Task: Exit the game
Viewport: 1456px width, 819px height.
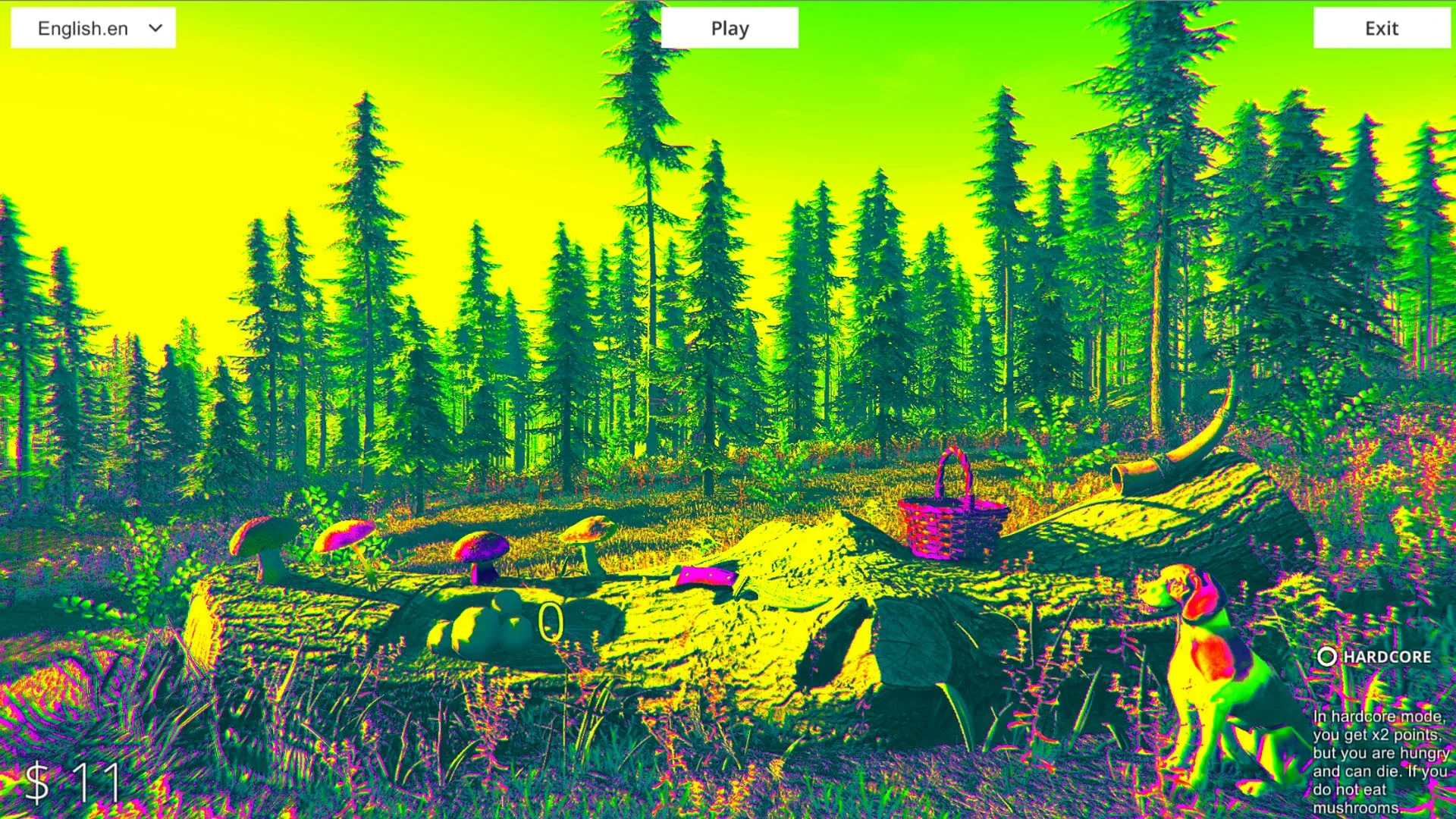Action: point(1382,29)
